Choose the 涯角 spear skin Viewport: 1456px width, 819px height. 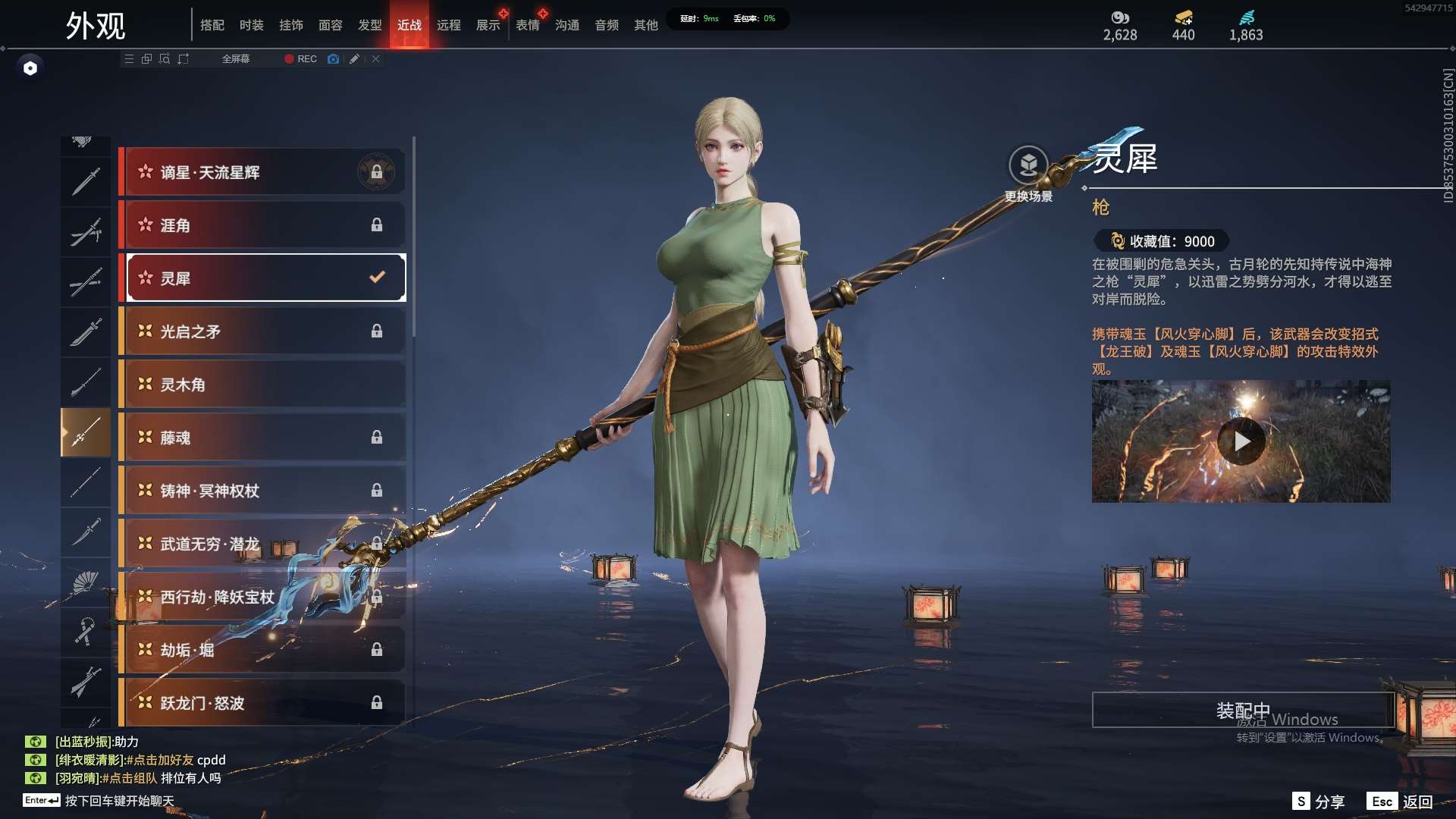[262, 225]
